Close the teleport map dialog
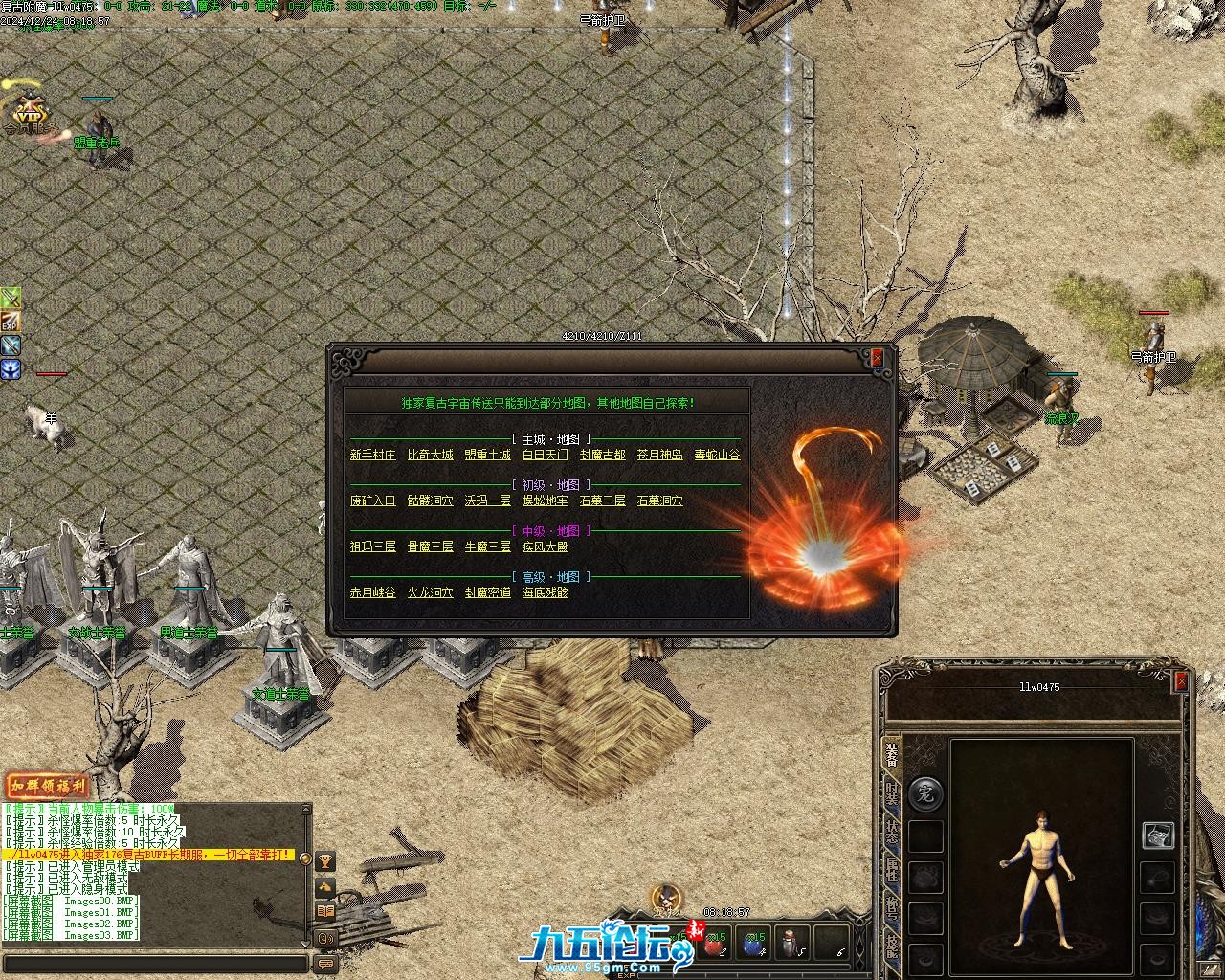Screen dimensions: 1225x980 877,358
